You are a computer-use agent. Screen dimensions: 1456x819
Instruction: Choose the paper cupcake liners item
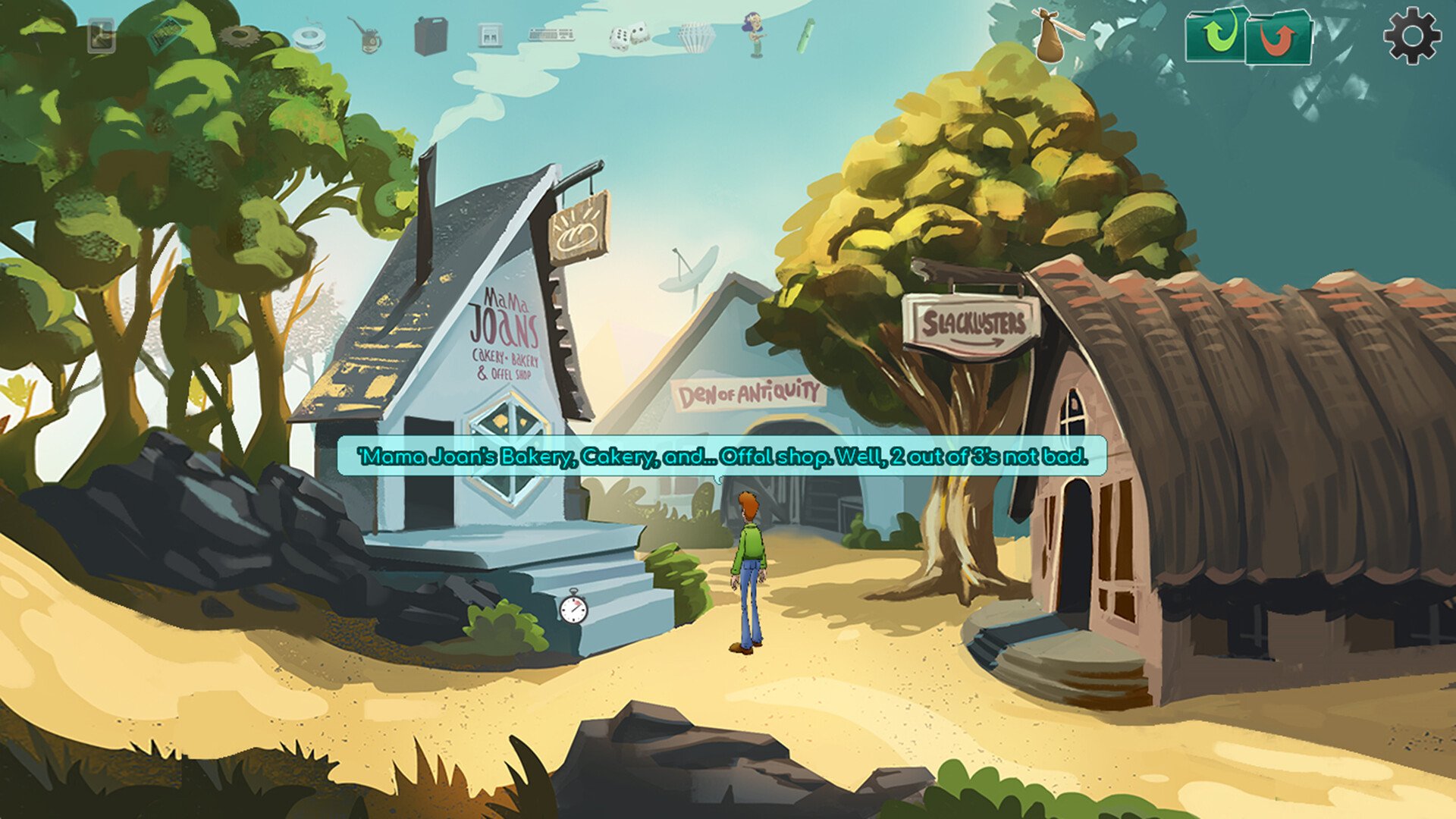click(695, 36)
